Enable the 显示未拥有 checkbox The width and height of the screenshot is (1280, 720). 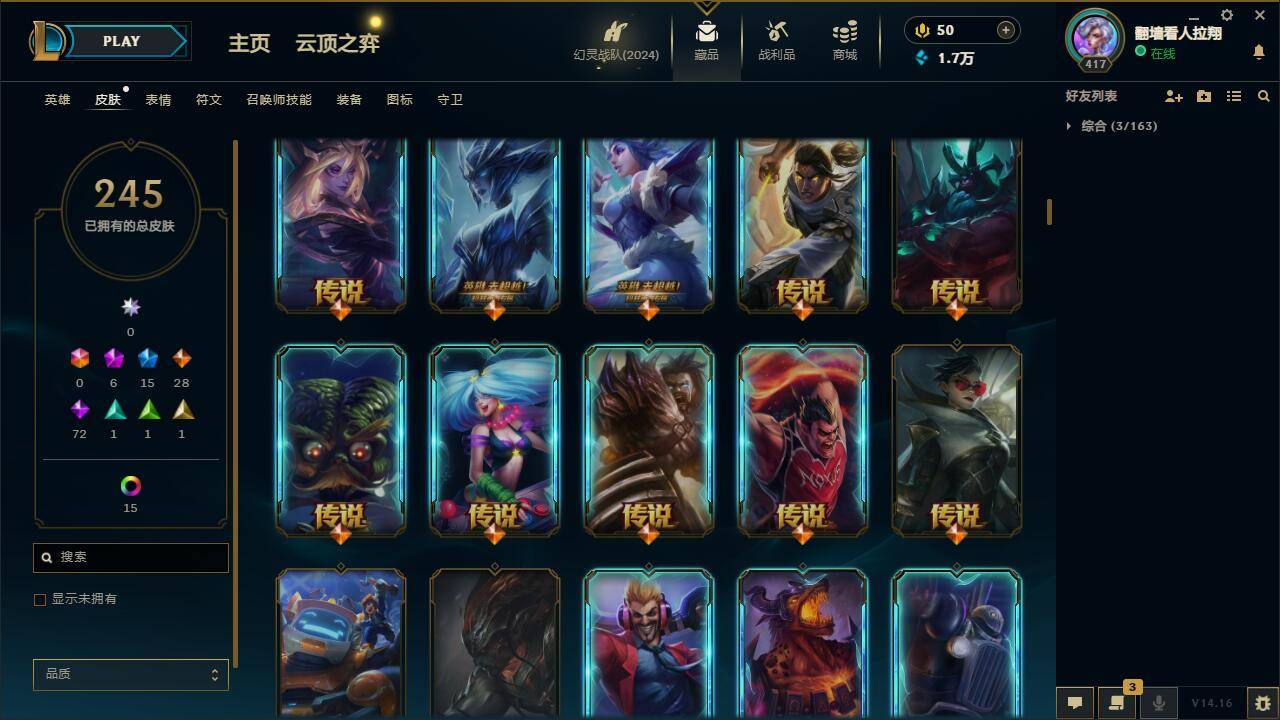40,599
